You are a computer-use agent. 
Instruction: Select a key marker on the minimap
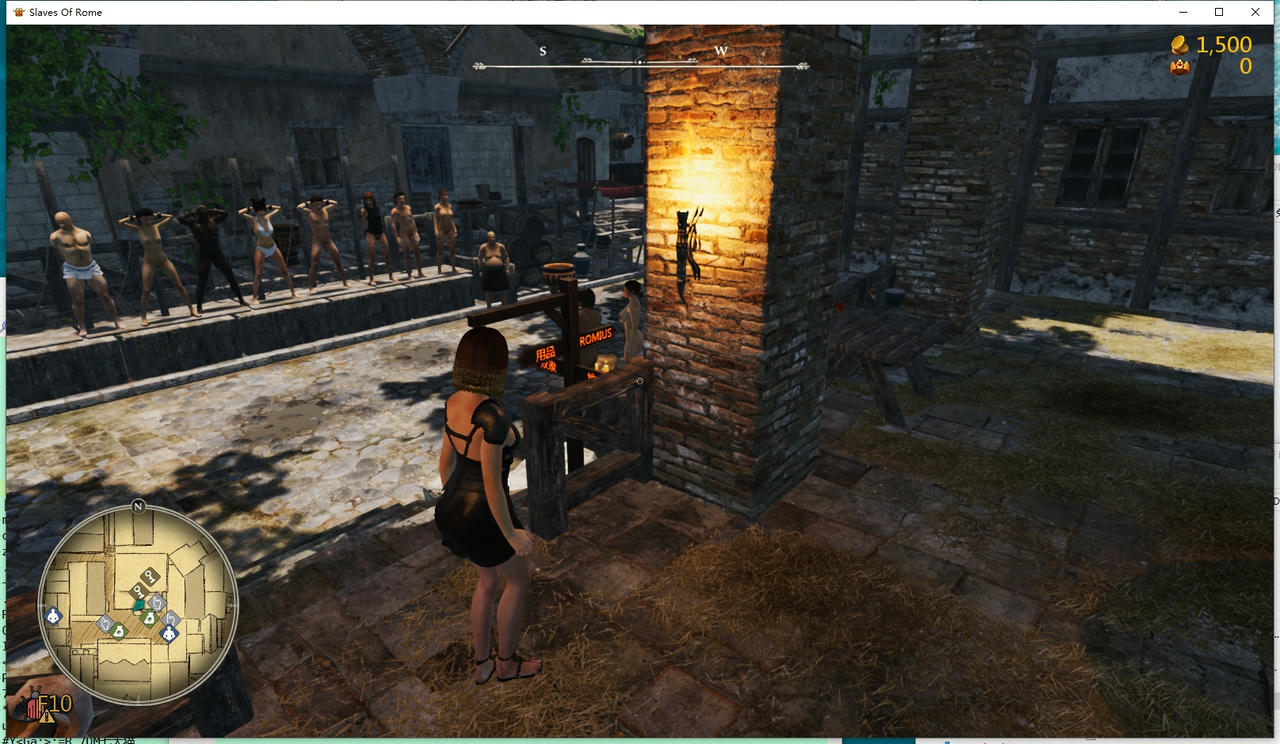pyautogui.click(x=149, y=578)
